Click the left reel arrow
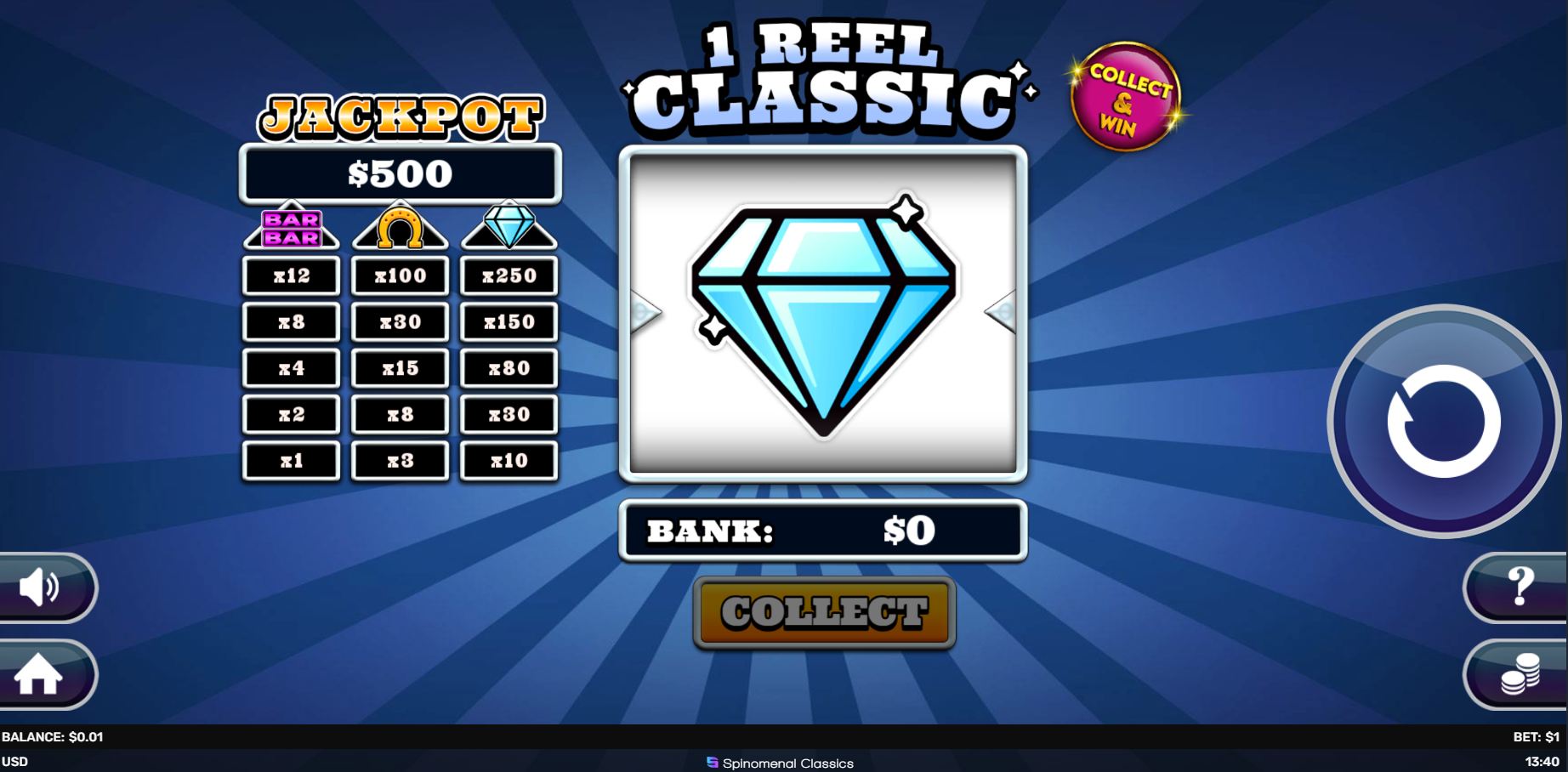 645,313
